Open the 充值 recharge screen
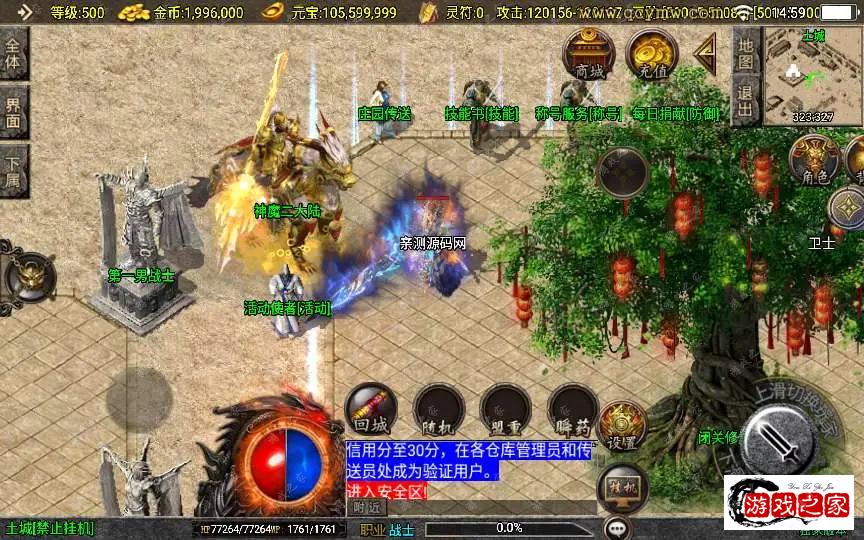 point(652,53)
